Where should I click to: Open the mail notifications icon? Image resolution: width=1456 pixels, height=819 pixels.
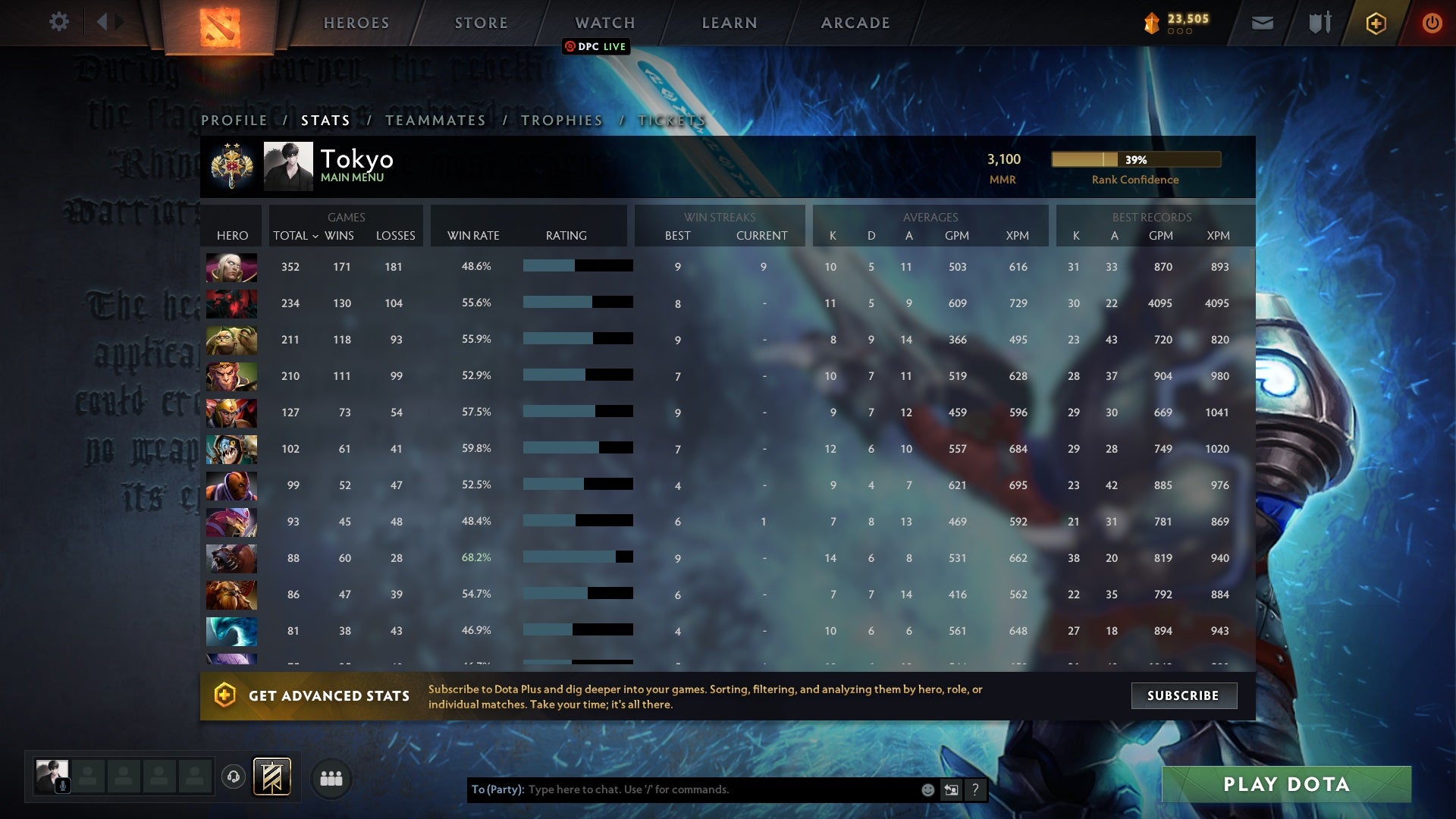pyautogui.click(x=1261, y=23)
